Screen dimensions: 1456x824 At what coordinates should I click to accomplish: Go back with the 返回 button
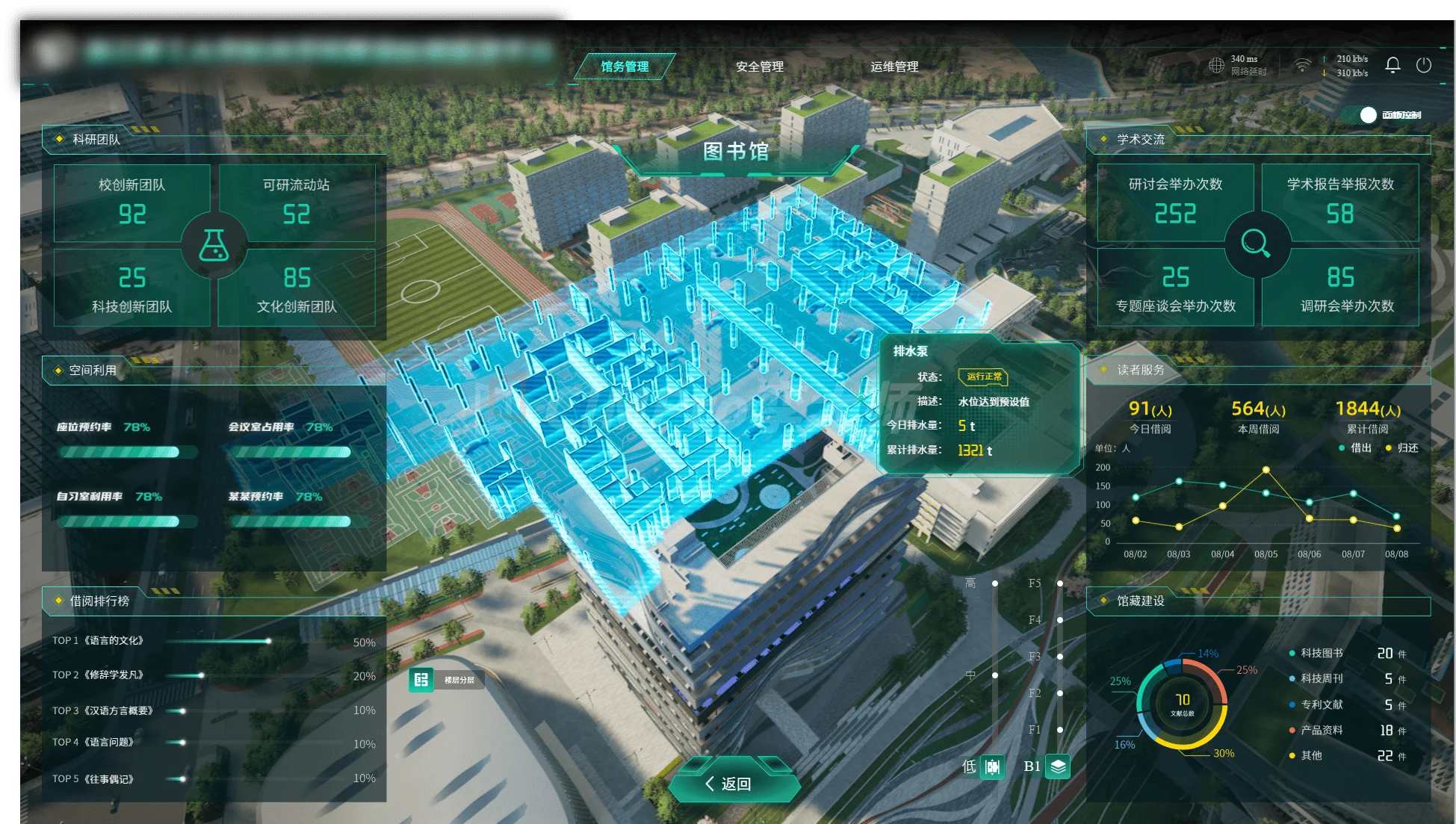734,783
